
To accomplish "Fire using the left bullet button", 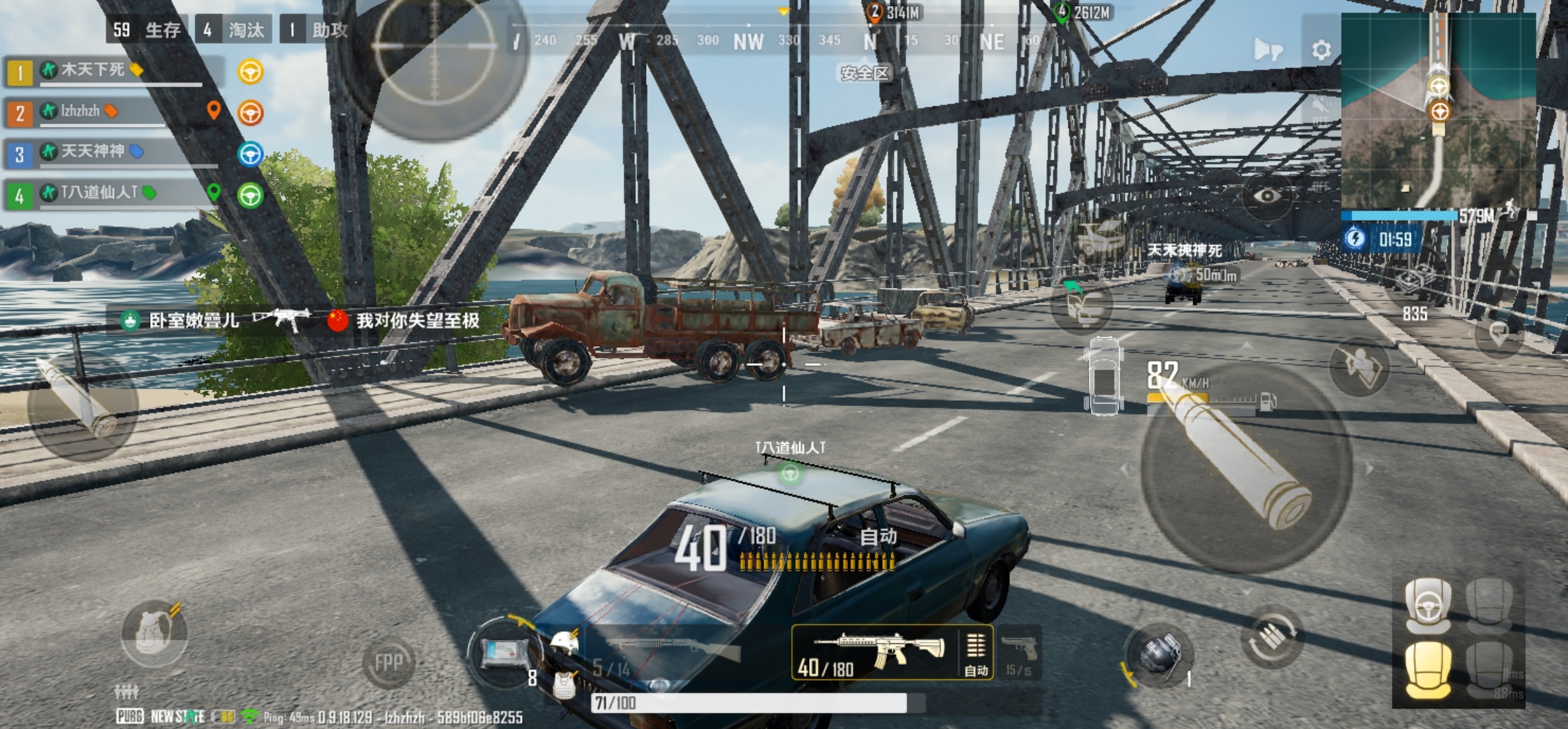I will pyautogui.click(x=82, y=404).
